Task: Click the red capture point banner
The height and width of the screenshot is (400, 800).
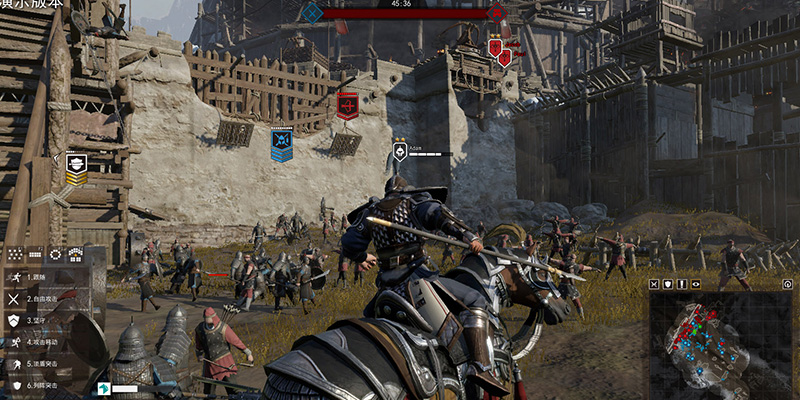Action: (347, 105)
